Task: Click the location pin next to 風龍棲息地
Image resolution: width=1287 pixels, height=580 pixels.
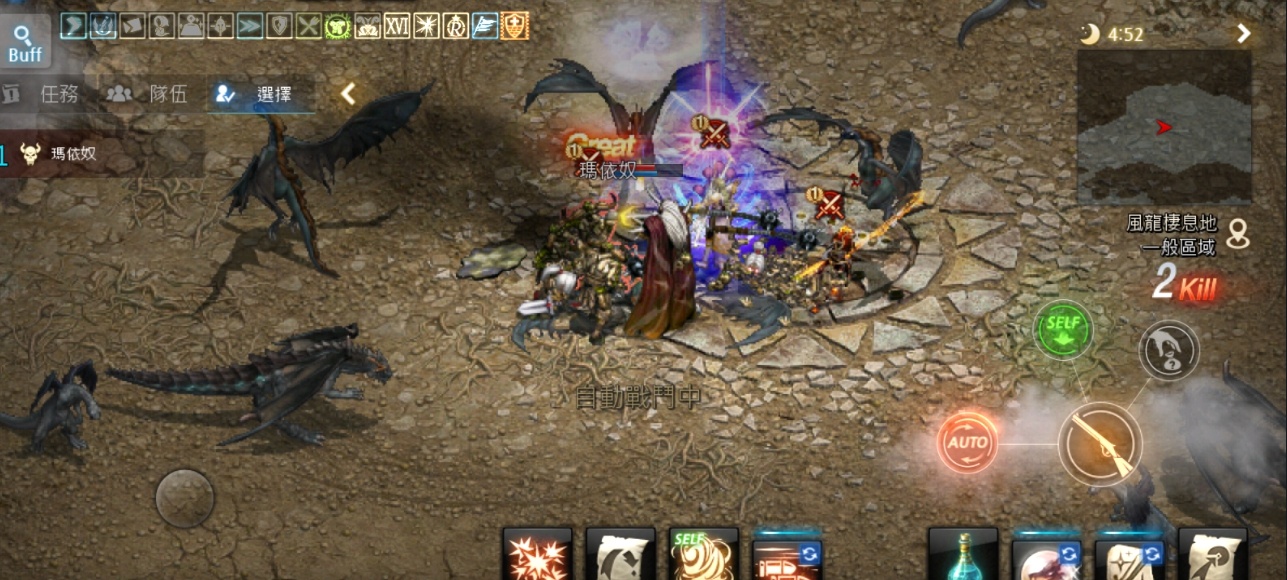Action: [x=1240, y=233]
